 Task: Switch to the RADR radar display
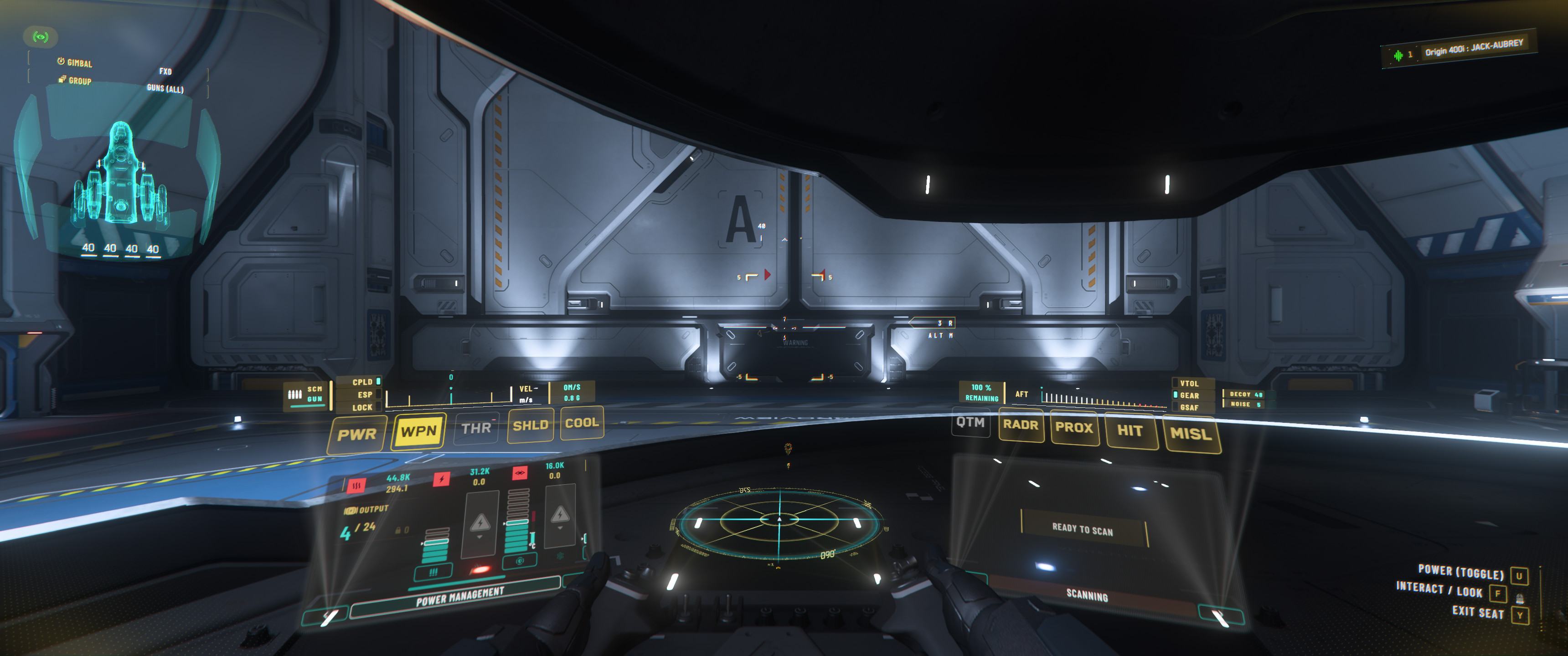tap(1021, 425)
